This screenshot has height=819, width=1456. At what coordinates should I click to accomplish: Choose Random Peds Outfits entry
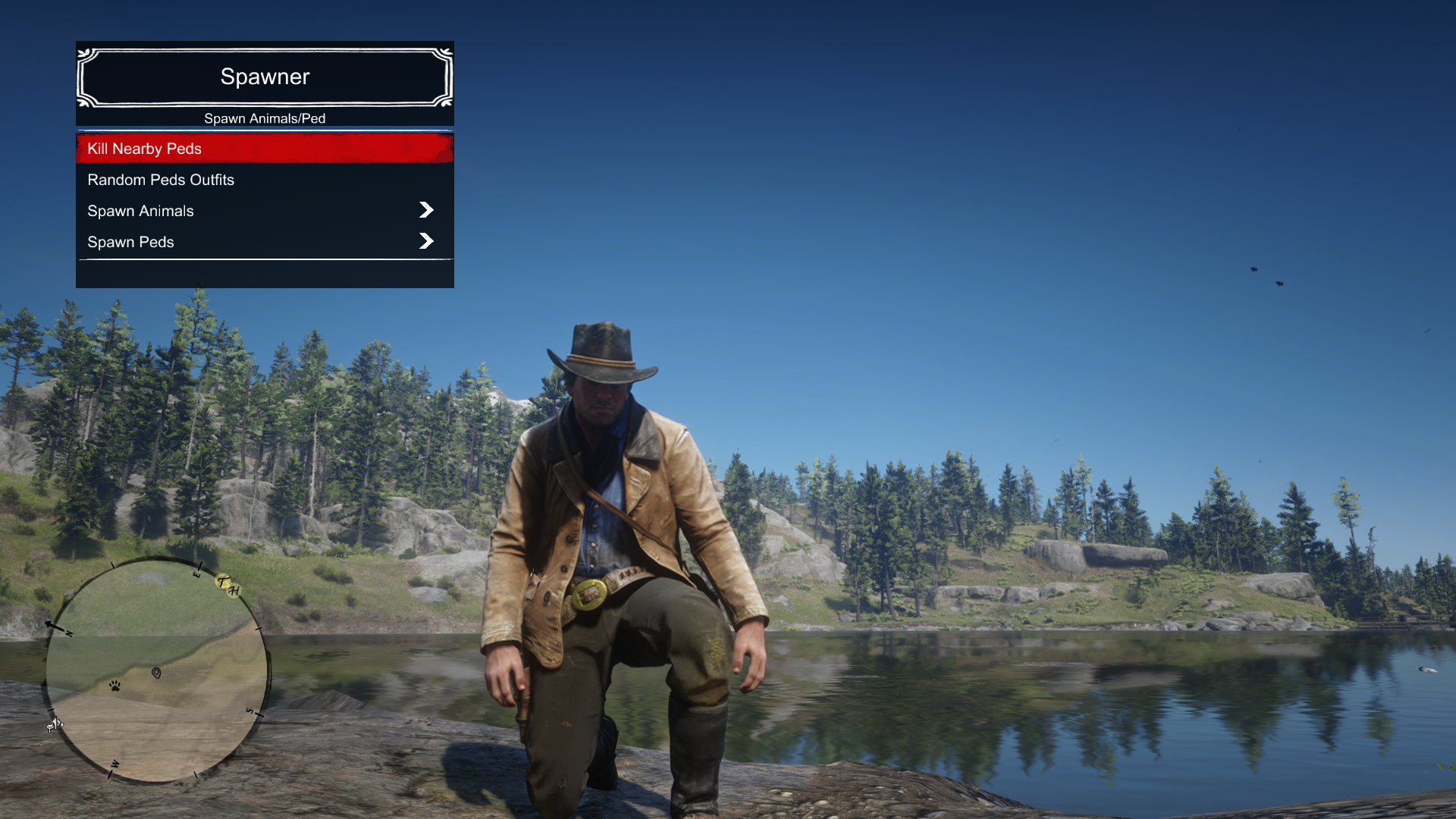[265, 180]
